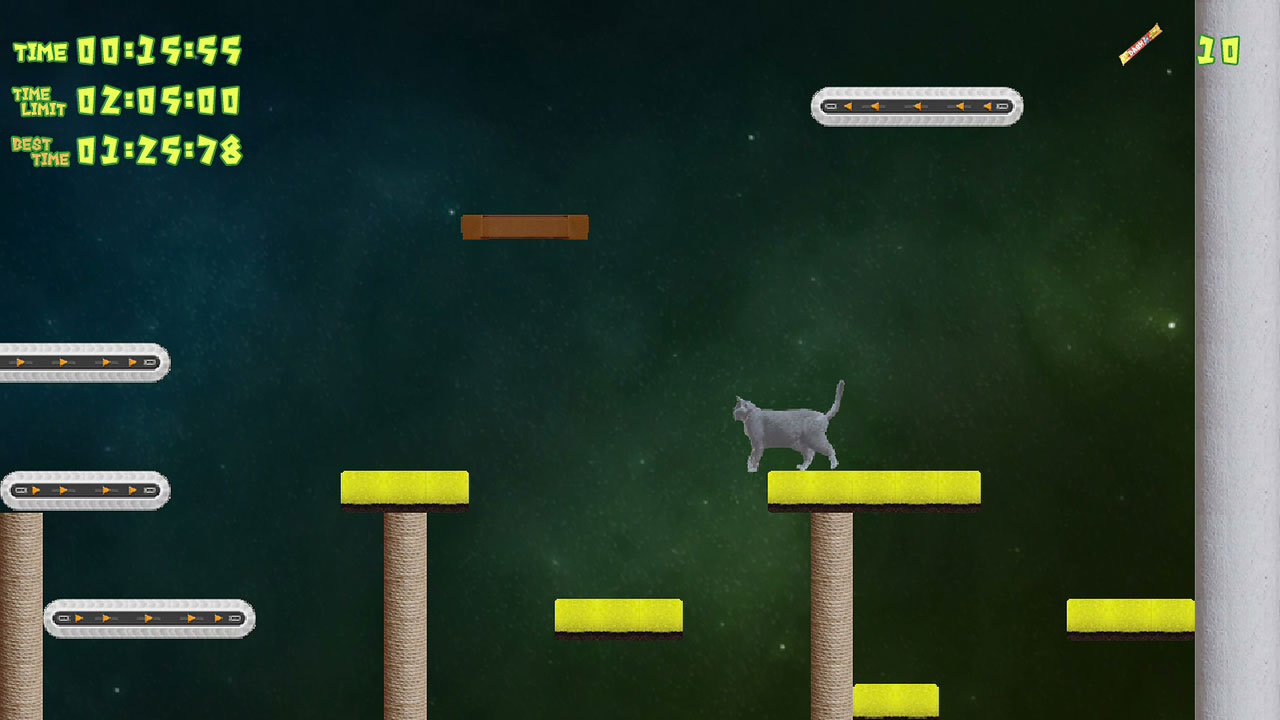Screen dimensions: 1280x720
Task: Click the best time value 01:25:78
Action: click(160, 150)
